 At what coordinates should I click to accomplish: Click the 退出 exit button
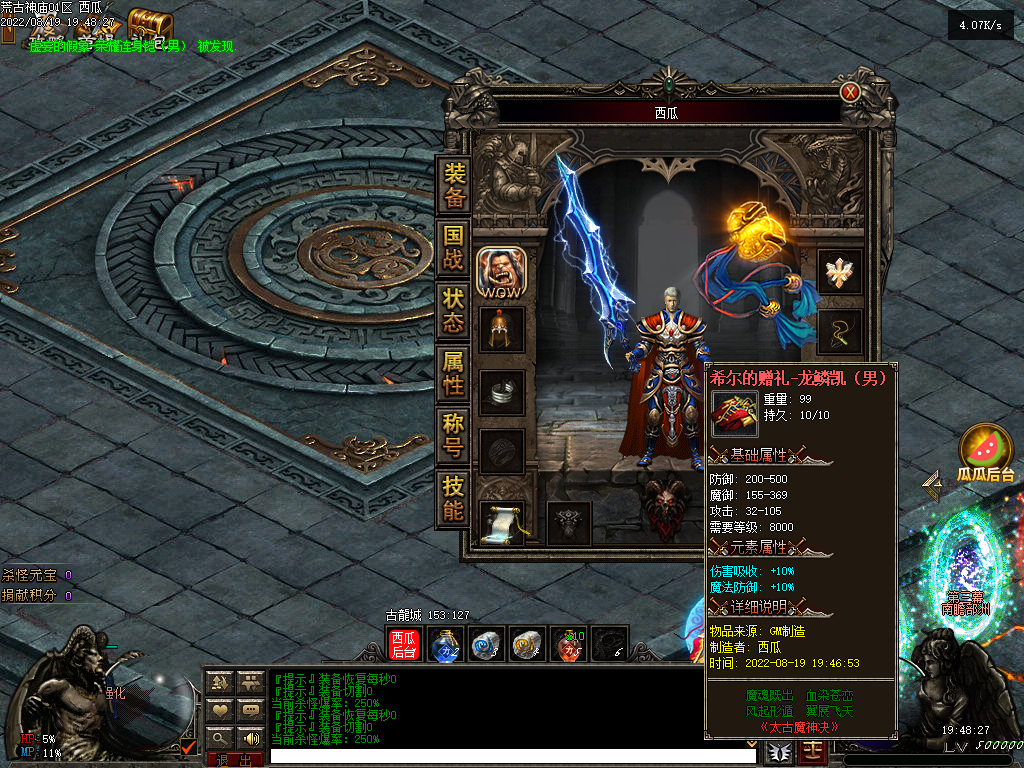235,760
